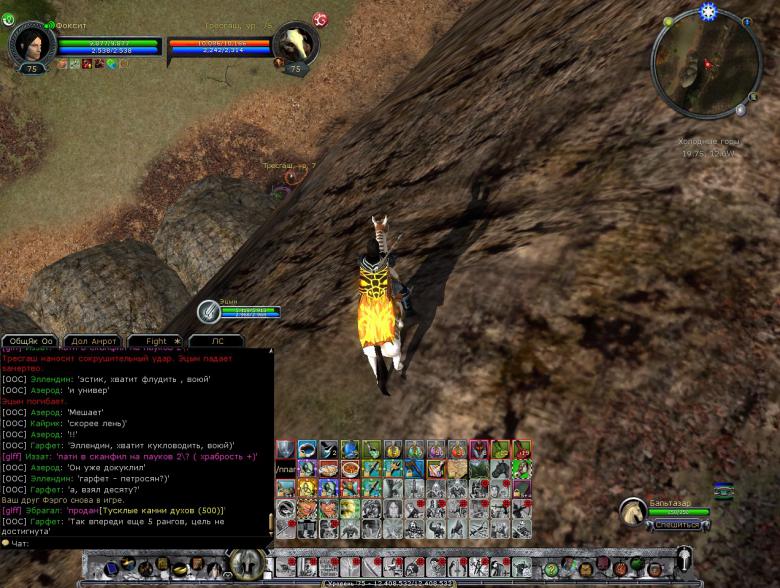
Task: Switch to the ОбщЯк chat tab
Action: (31, 341)
